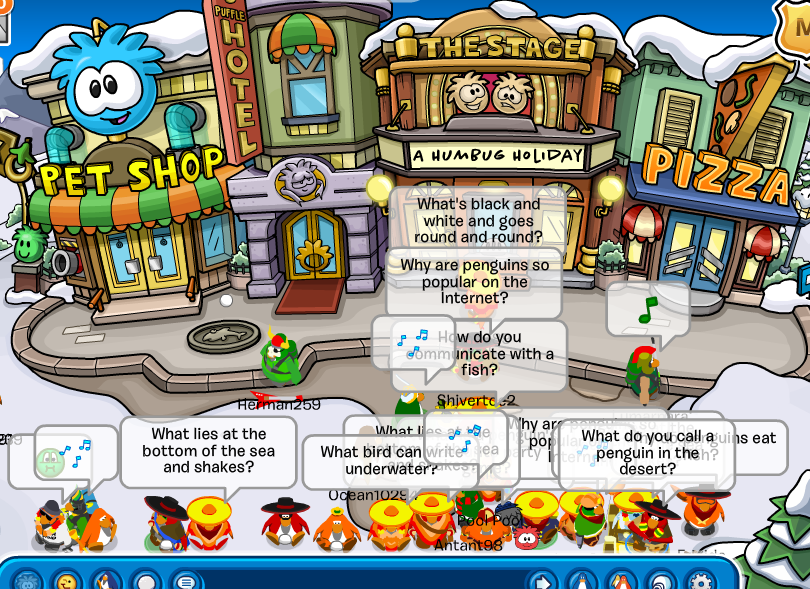Open the smiley face emotes menu
Screen dimensions: 810x589
click(x=67, y=582)
